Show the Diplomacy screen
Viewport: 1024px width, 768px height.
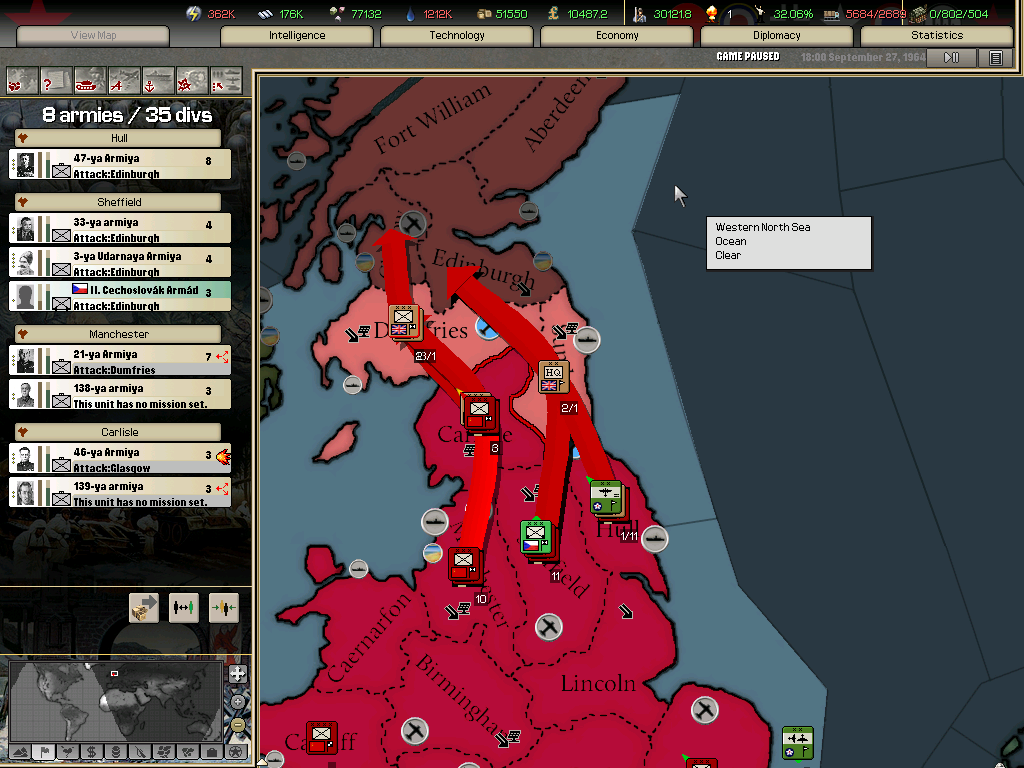click(x=777, y=35)
